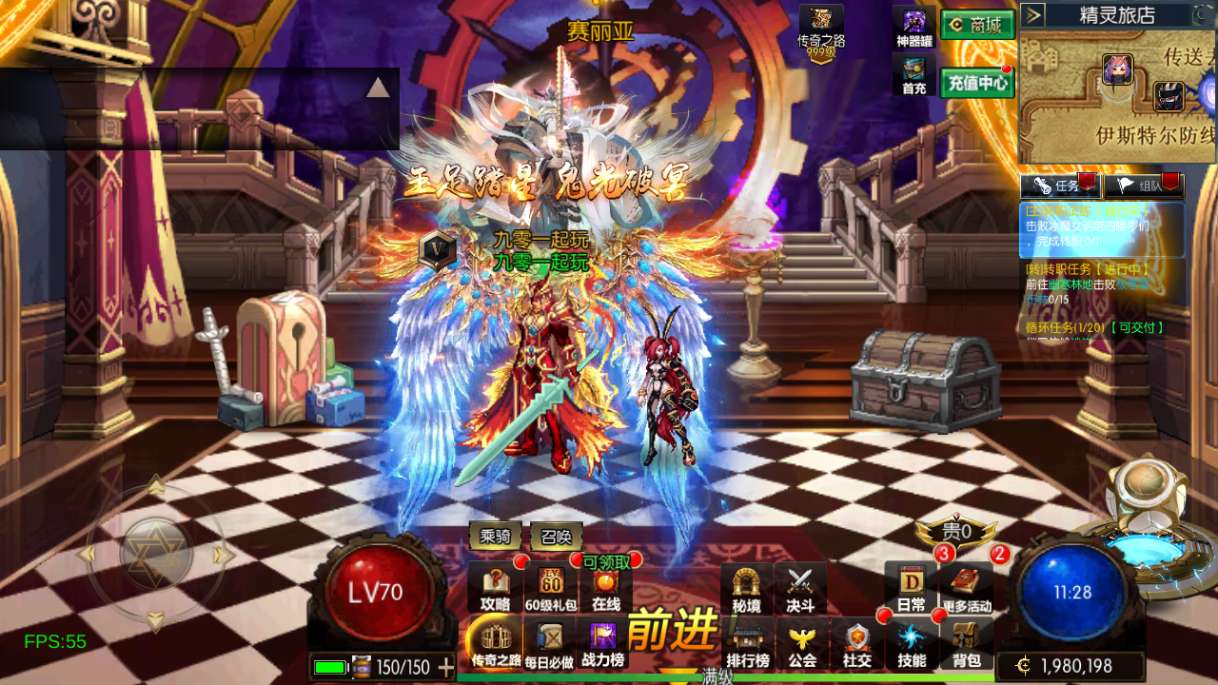Toggle the 乘骑 mount button
Image resolution: width=1218 pixels, height=685 pixels.
(x=495, y=537)
